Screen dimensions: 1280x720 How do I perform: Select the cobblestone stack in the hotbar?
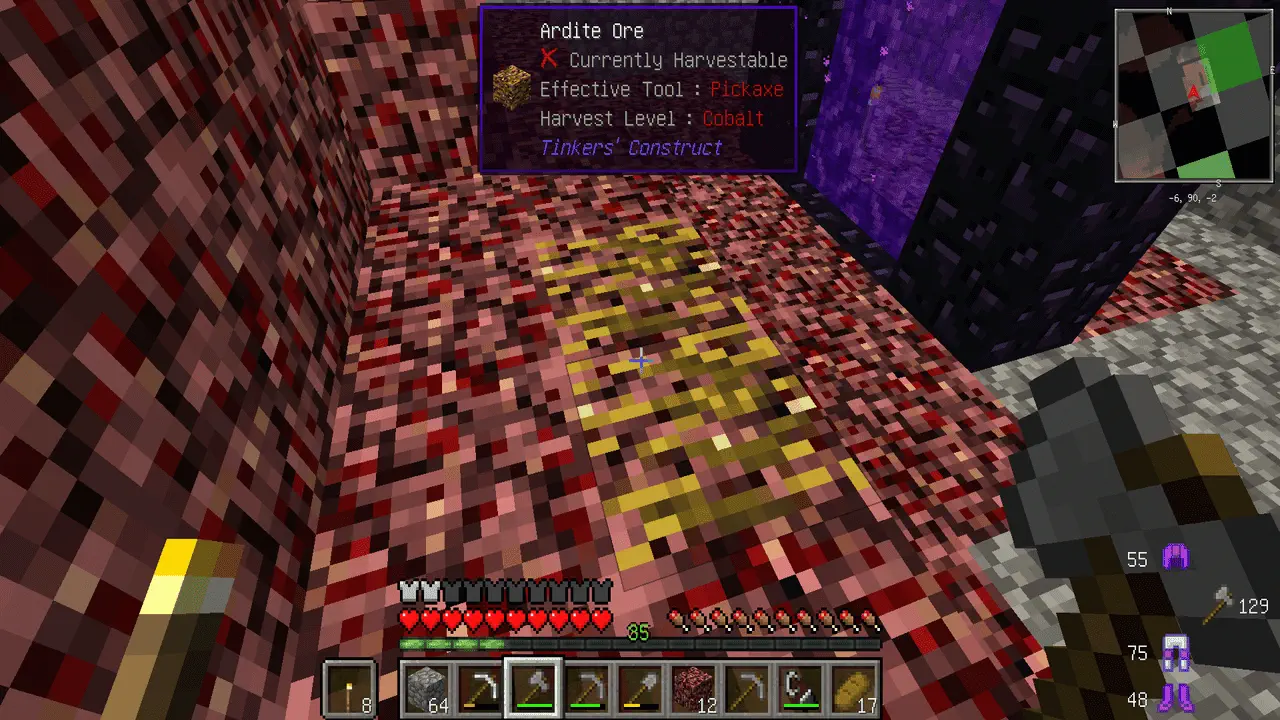coord(425,689)
